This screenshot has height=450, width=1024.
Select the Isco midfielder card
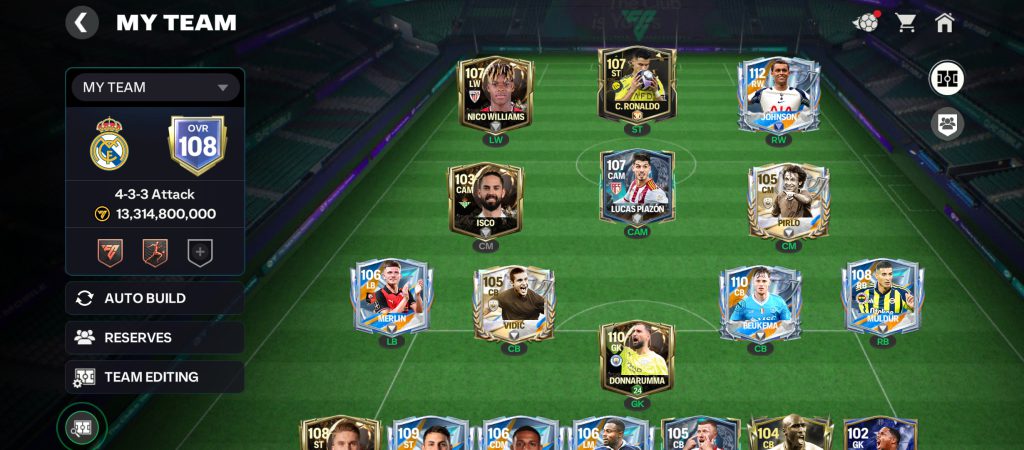pos(485,200)
